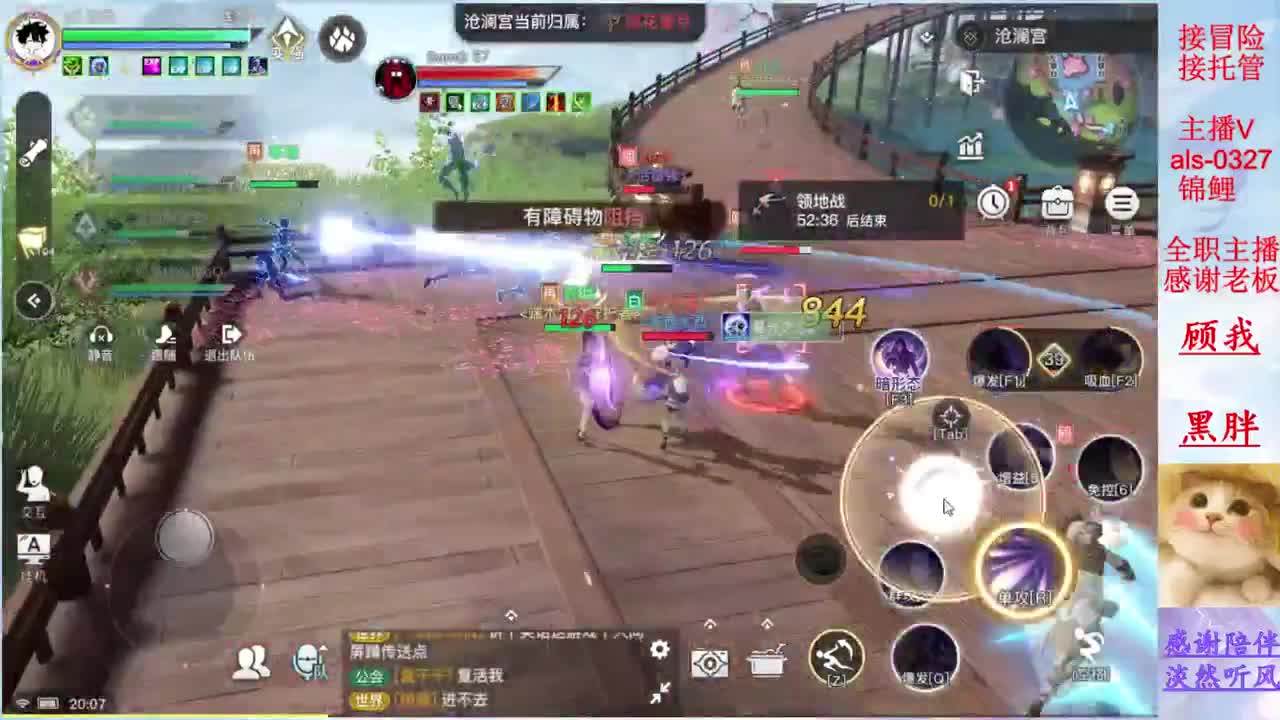Select the 交互 interact icon on the left
The width and height of the screenshot is (1280, 720).
pyautogui.click(x=35, y=490)
